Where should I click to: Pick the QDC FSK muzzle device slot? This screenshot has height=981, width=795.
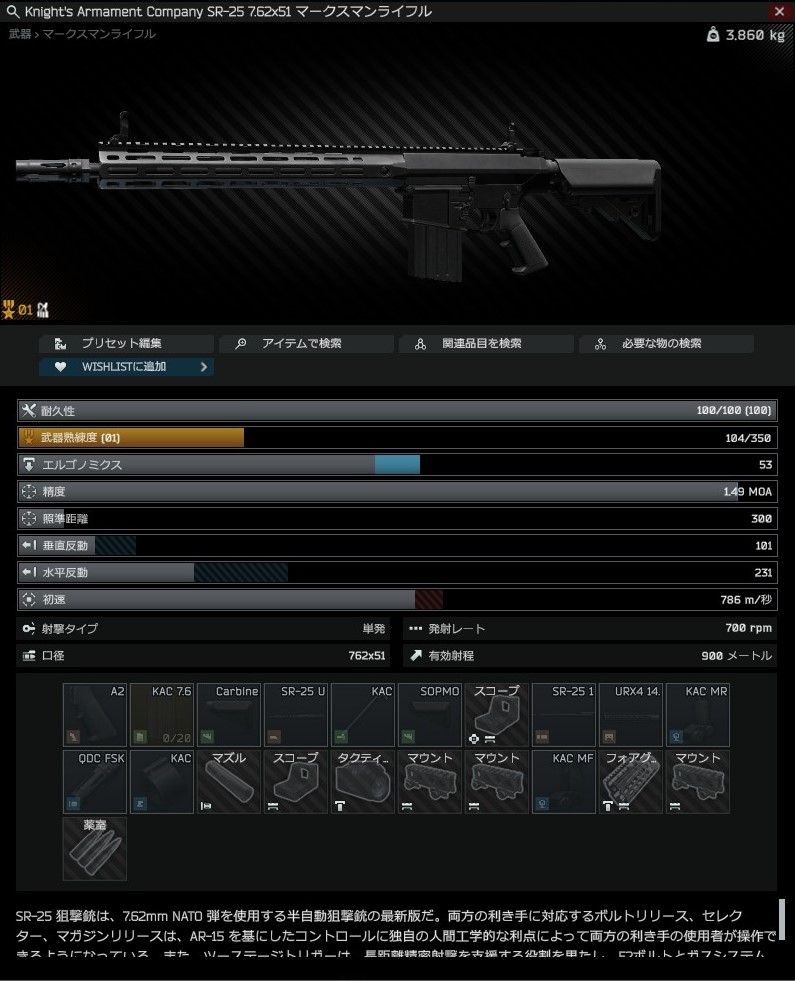[x=95, y=782]
